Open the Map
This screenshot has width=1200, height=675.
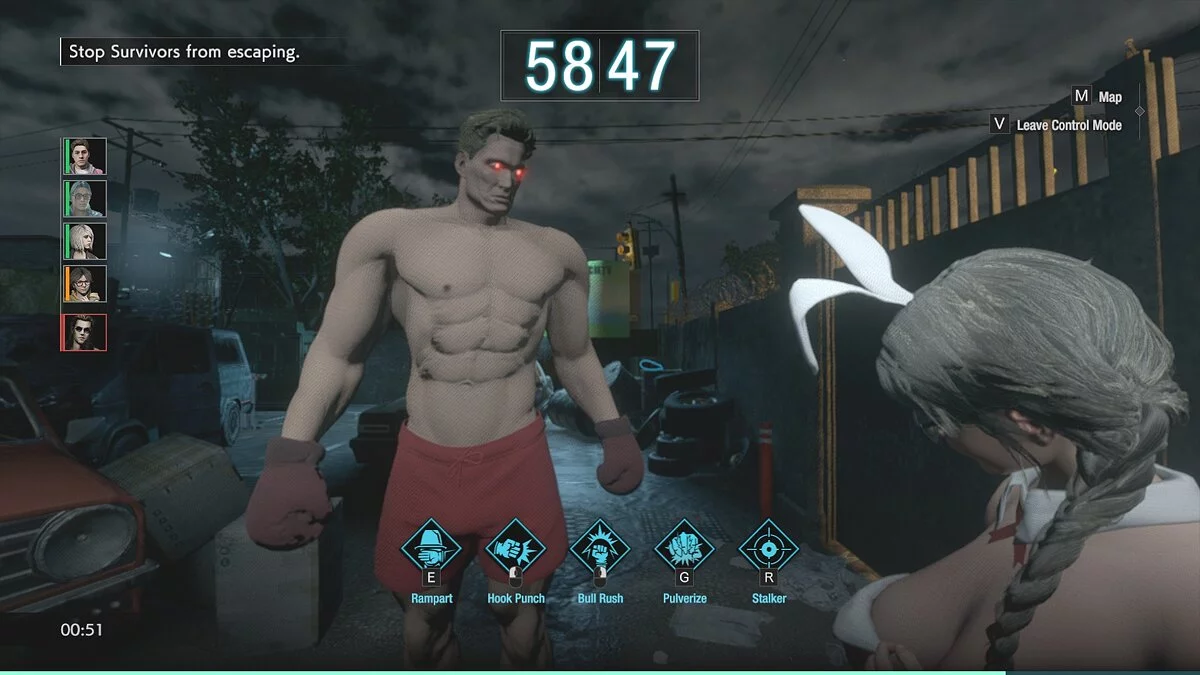1097,97
